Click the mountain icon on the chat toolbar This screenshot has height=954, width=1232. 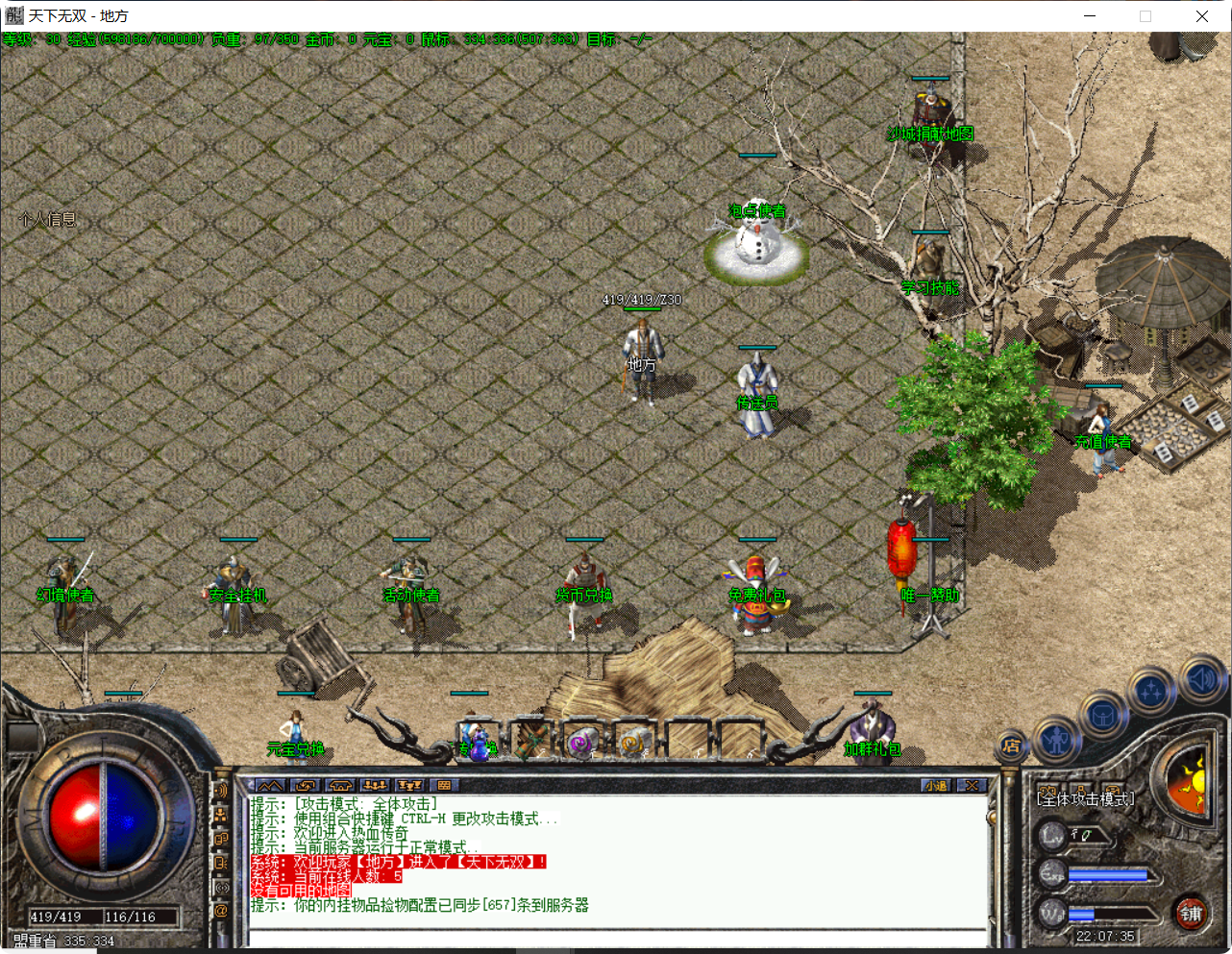point(270,785)
